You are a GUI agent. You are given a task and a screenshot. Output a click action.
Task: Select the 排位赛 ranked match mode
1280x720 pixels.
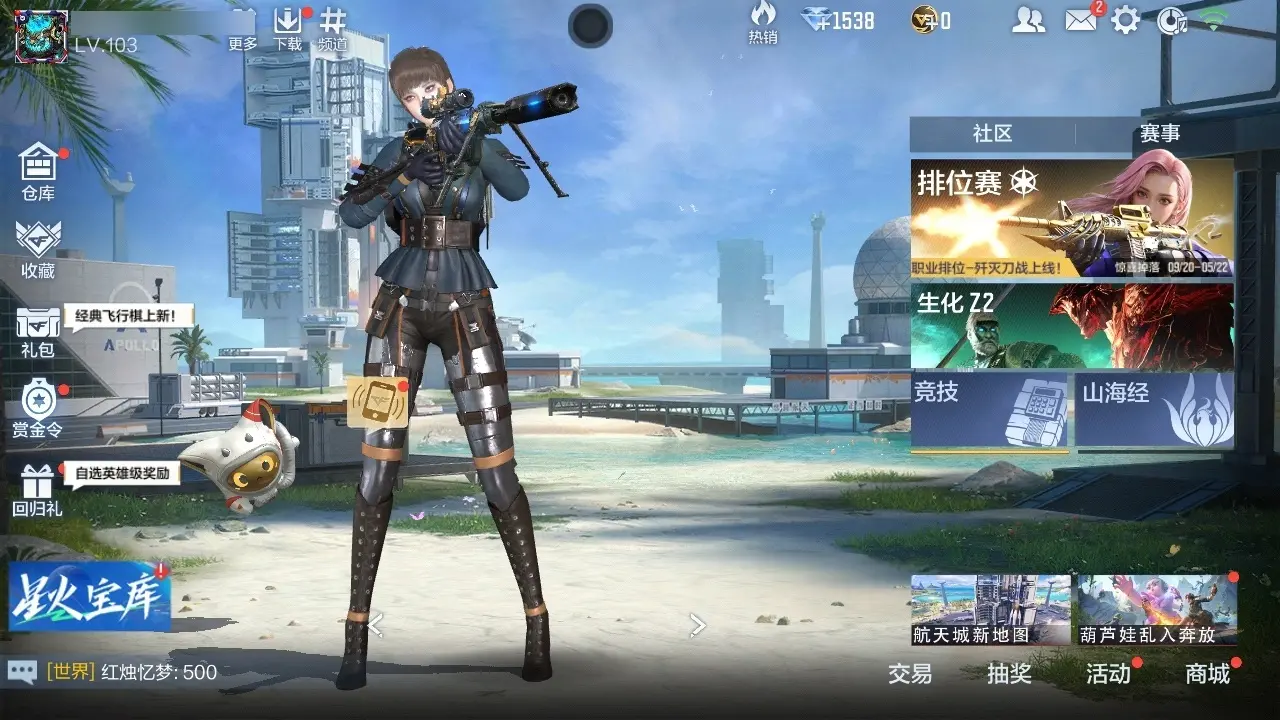point(1071,218)
